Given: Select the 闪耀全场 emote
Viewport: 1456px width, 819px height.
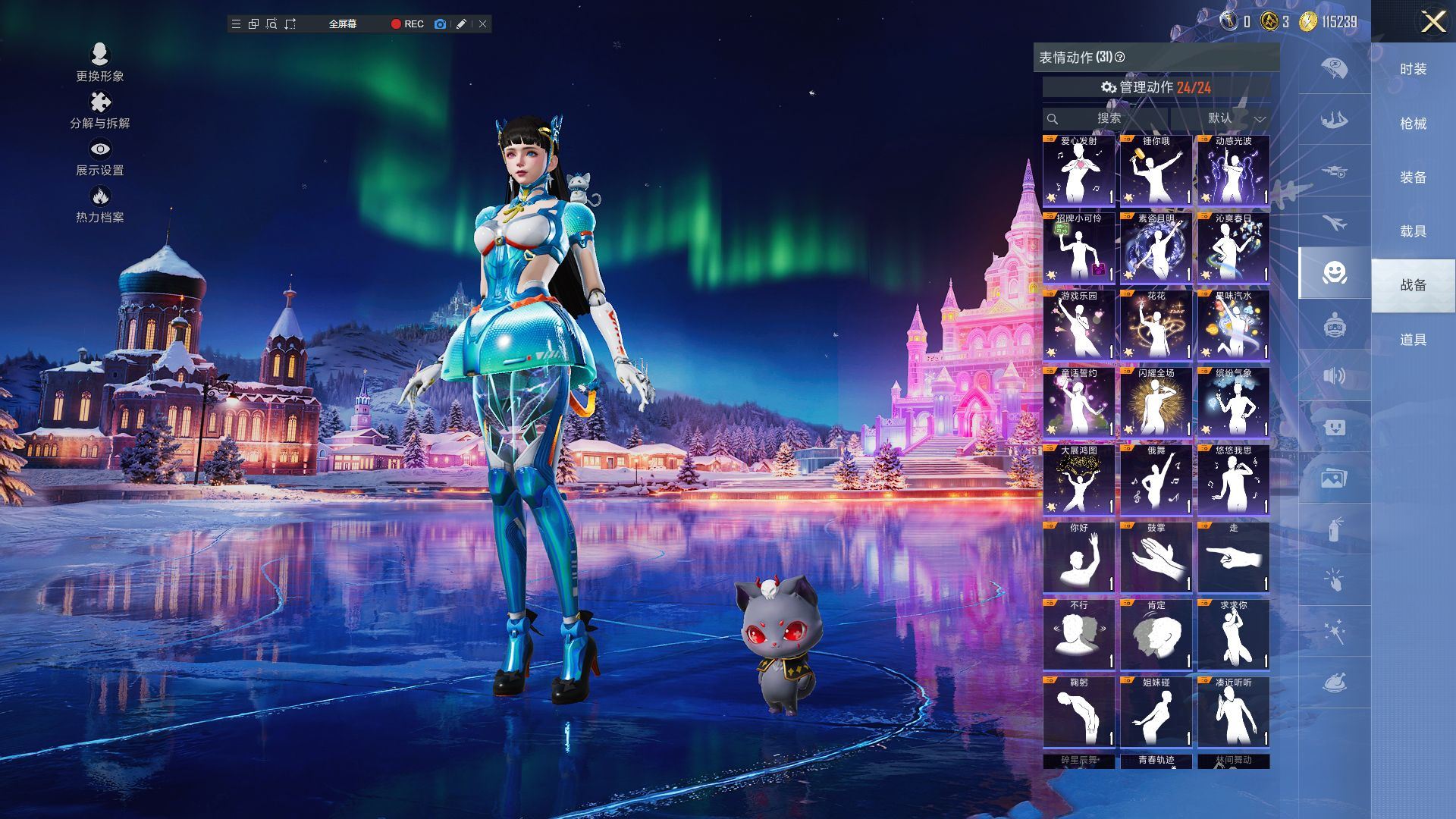Looking at the screenshot, I should point(1156,403).
